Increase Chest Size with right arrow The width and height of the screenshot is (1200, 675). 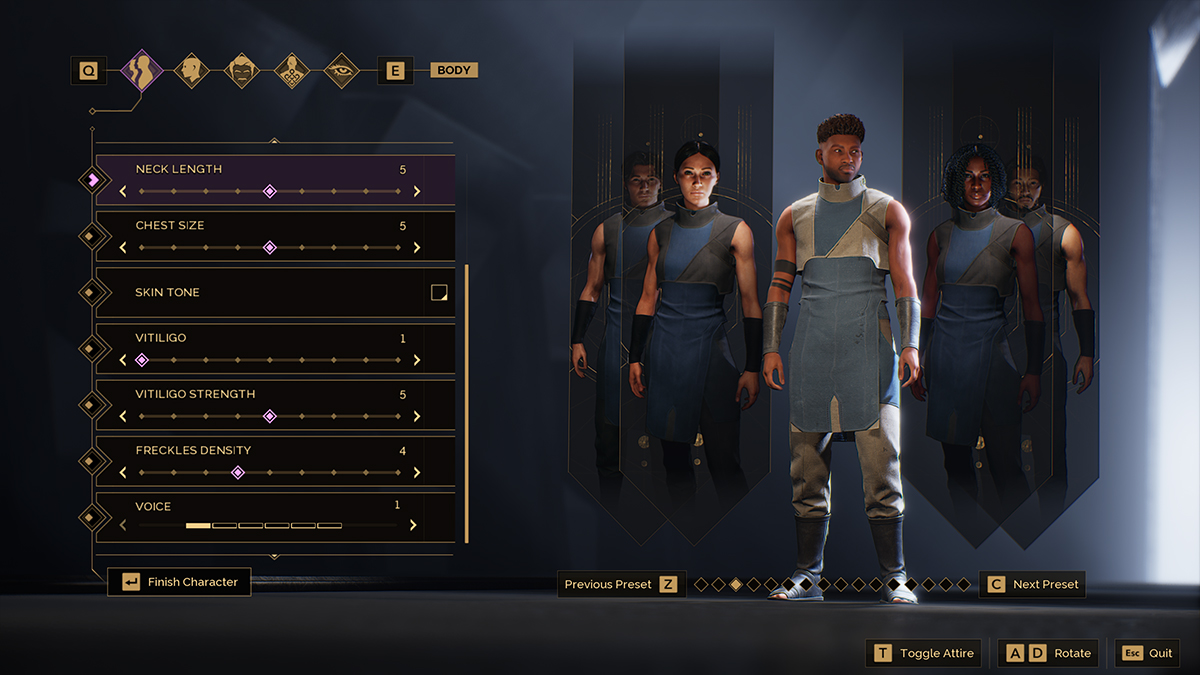[417, 248]
